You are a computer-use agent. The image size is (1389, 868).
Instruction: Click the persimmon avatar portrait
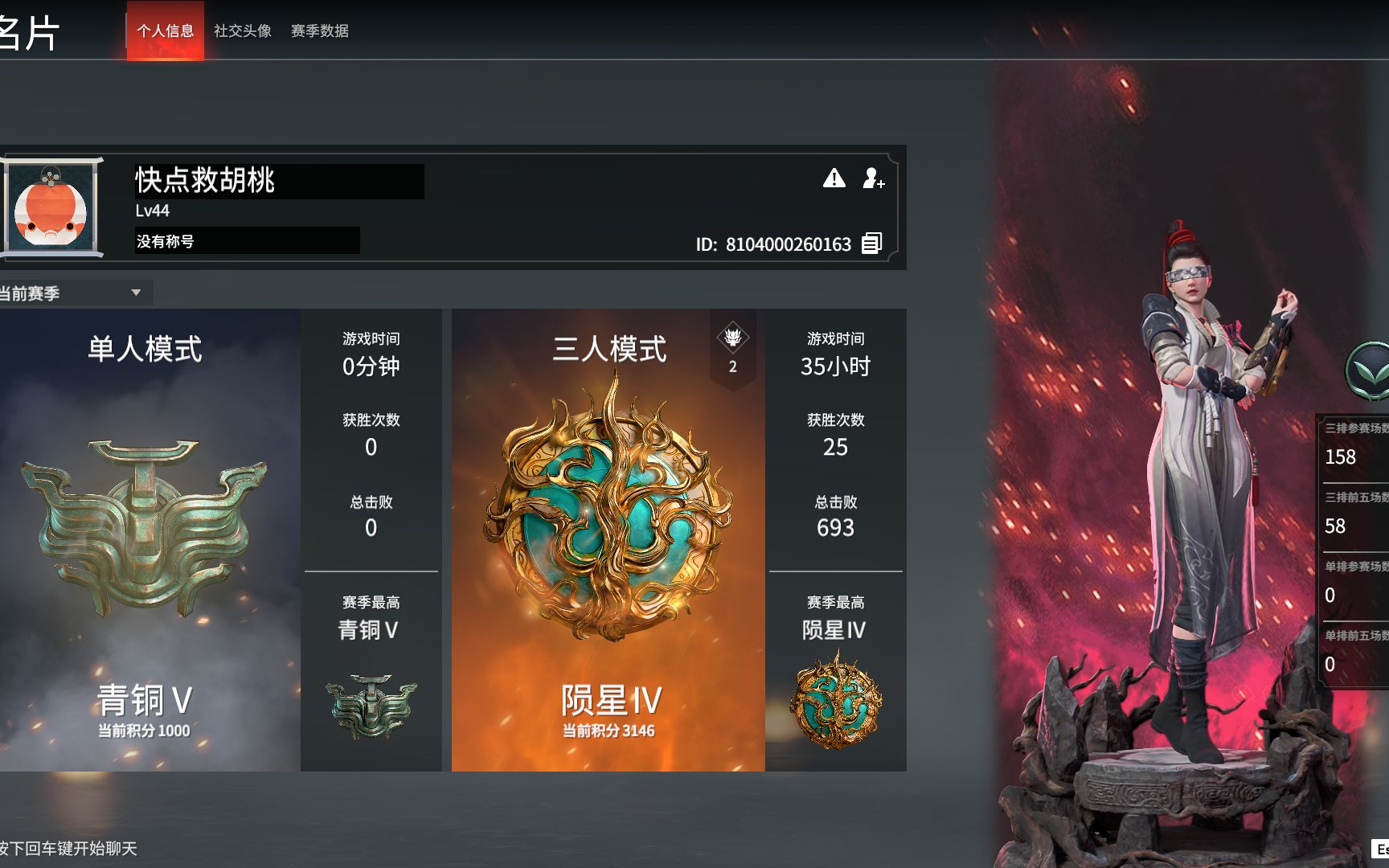(50, 207)
